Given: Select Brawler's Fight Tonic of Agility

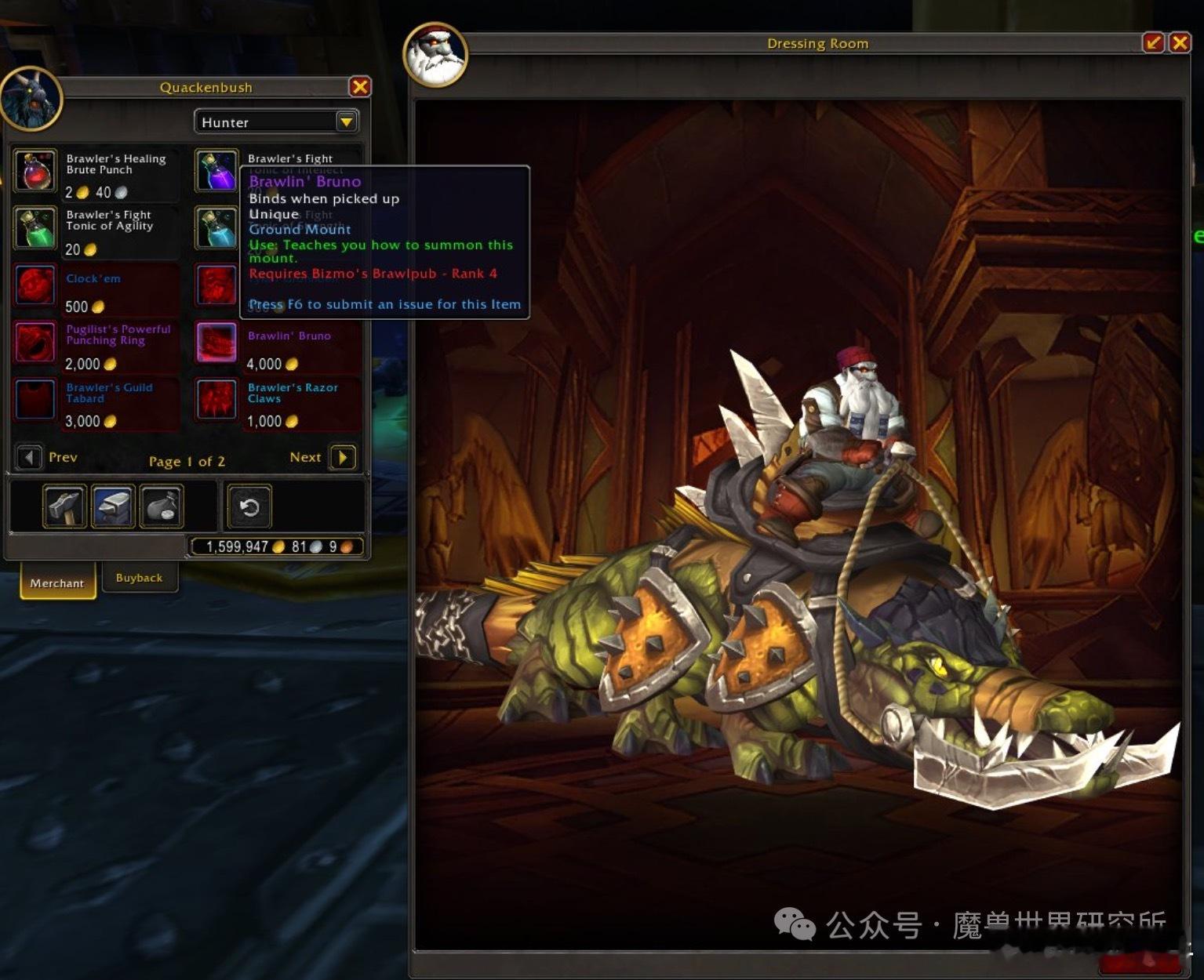Looking at the screenshot, I should point(35,228).
